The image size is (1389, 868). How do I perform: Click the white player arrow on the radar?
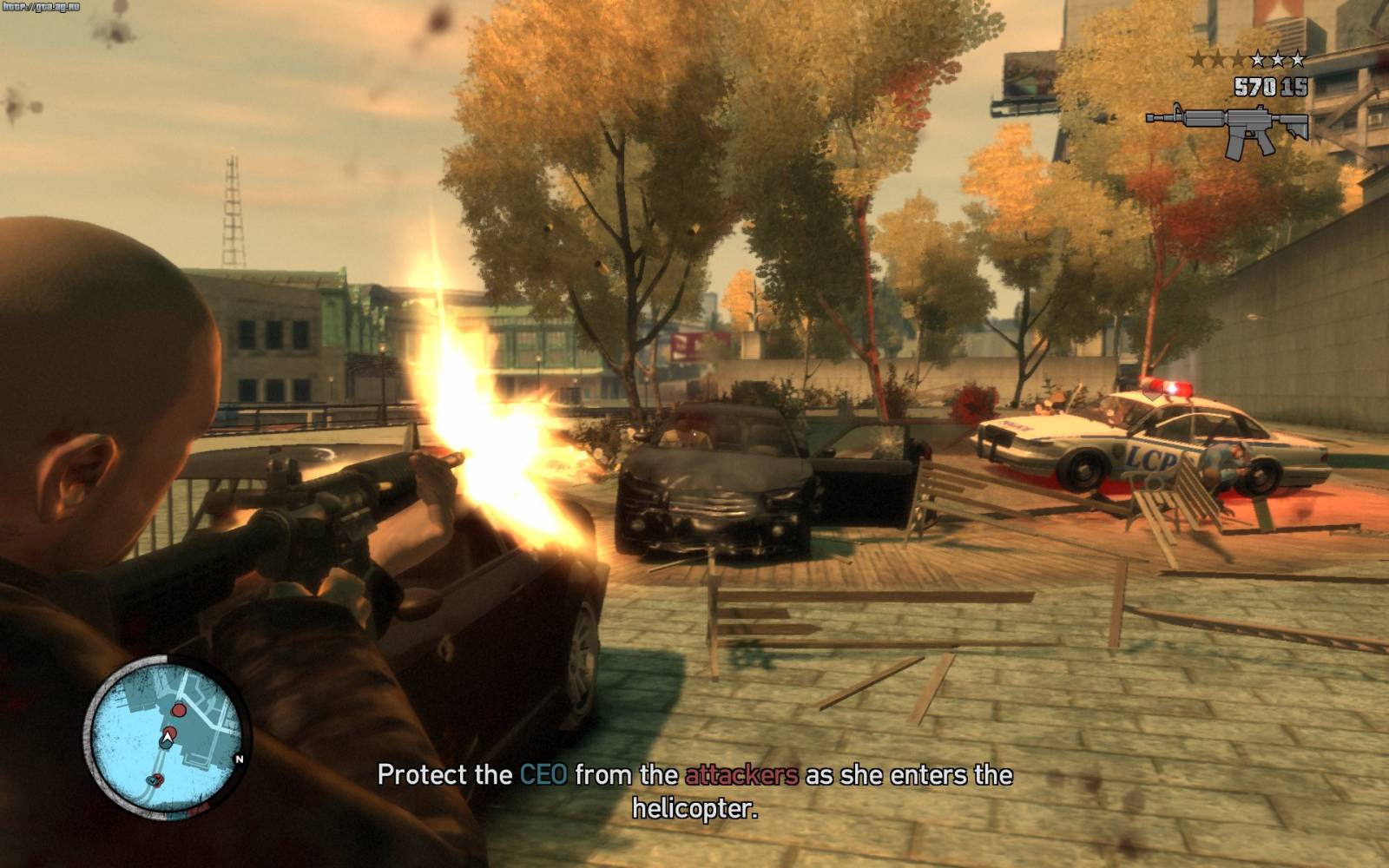(x=167, y=738)
